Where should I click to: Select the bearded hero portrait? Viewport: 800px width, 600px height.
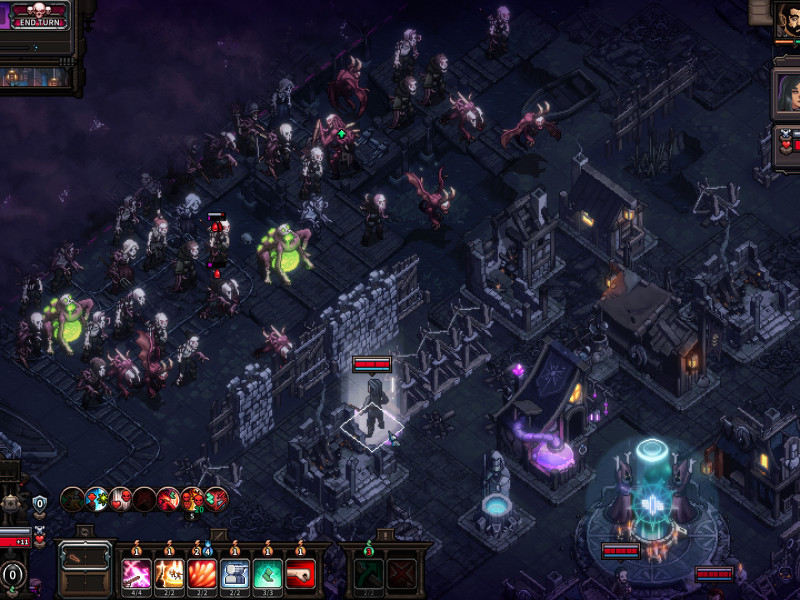pos(788,20)
